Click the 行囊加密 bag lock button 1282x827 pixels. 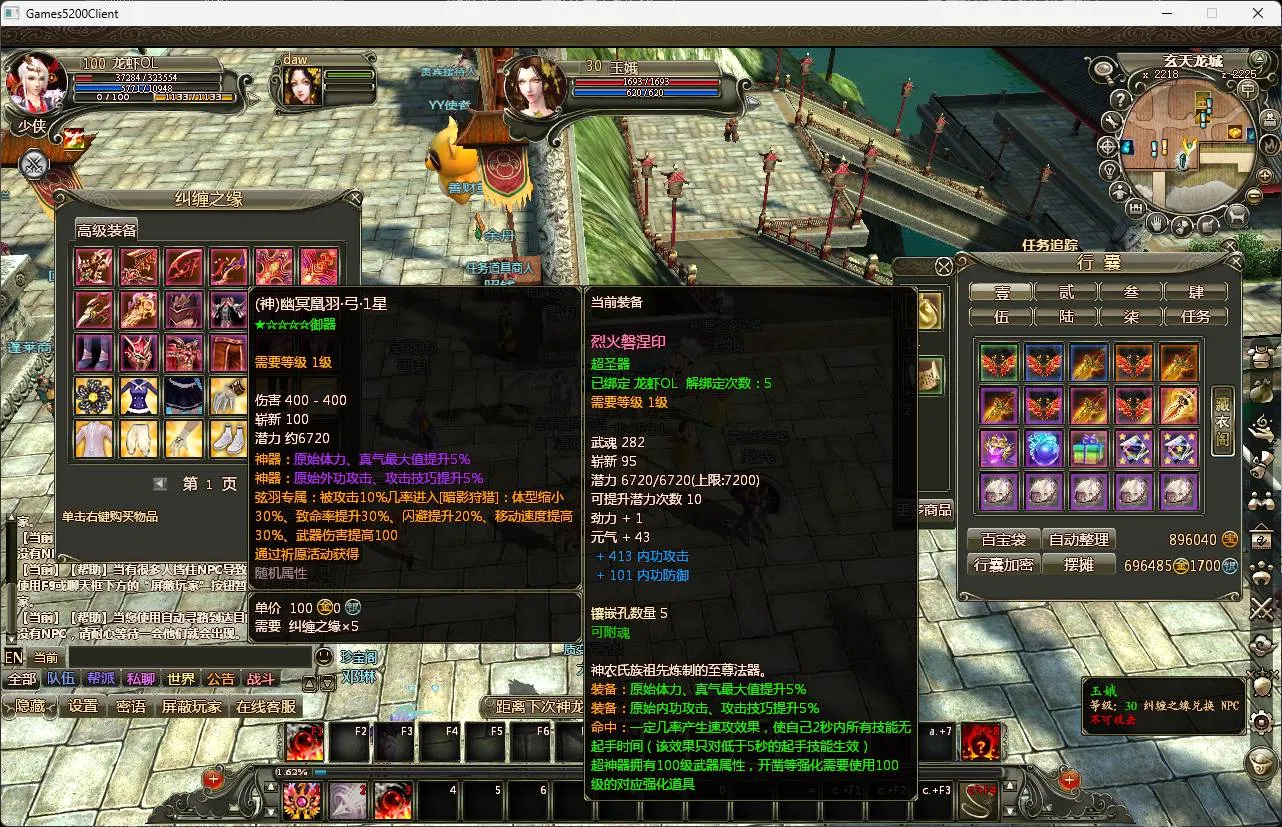[1003, 565]
